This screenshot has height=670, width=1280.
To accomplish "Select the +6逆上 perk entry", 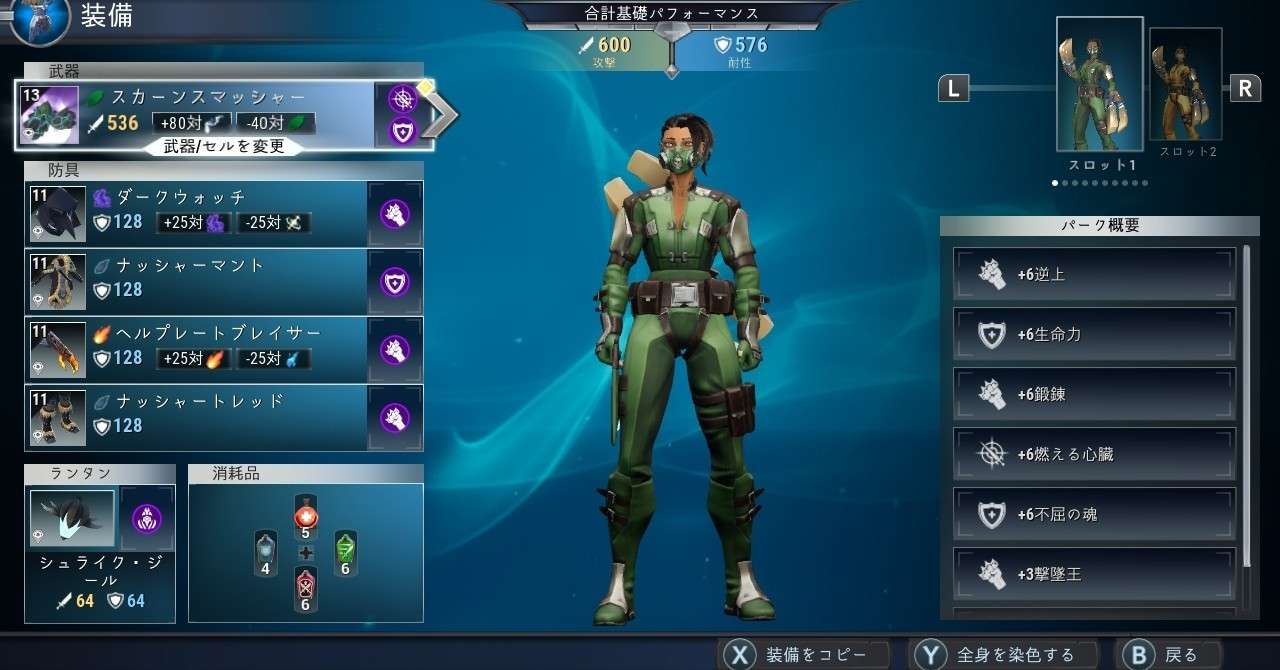I will coord(1094,274).
